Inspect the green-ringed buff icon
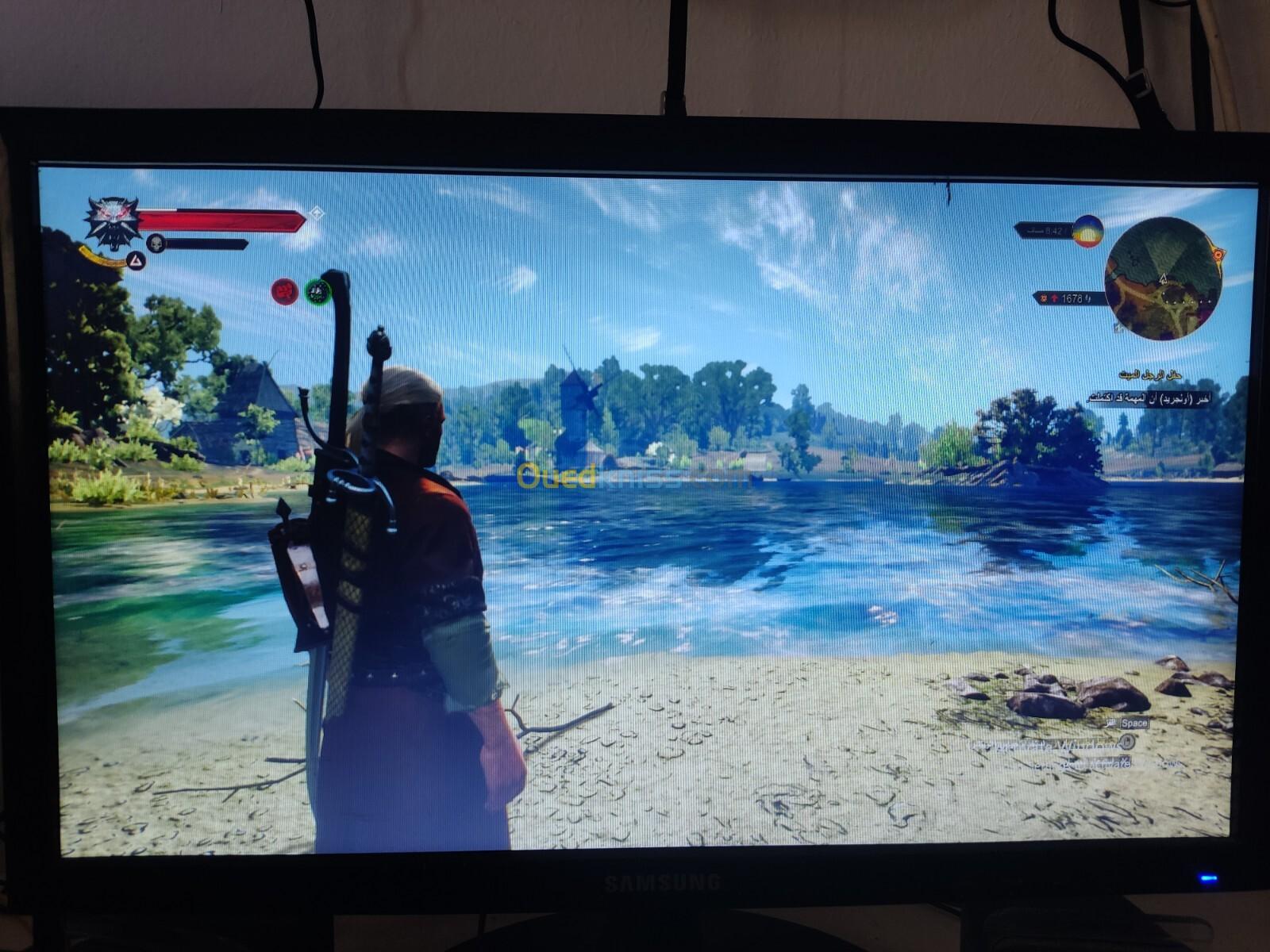The image size is (1270, 952). pyautogui.click(x=317, y=292)
